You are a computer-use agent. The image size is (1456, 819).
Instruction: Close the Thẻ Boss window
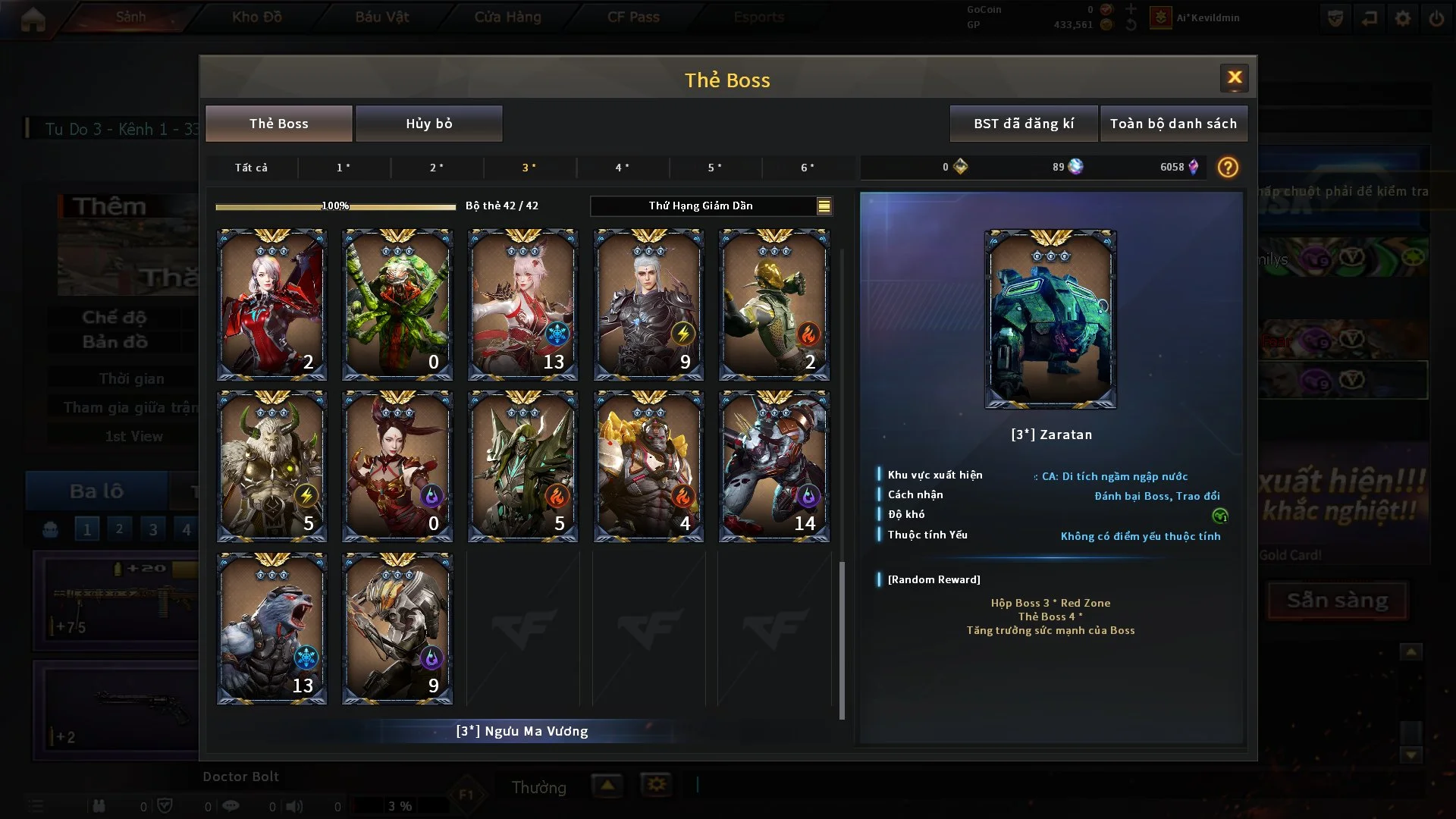(x=1234, y=77)
